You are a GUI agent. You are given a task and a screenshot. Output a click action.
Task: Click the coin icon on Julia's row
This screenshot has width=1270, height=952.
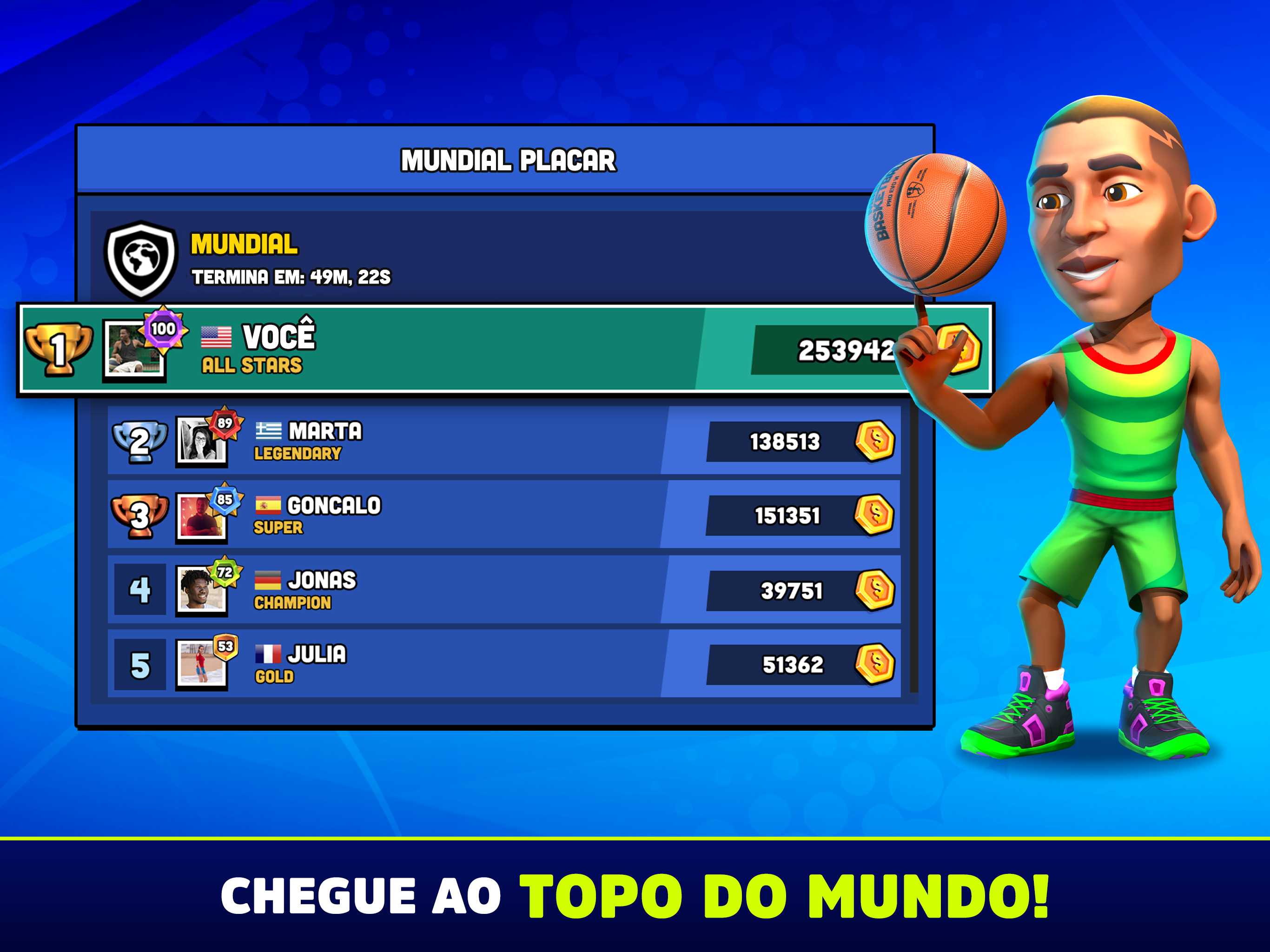[874, 664]
